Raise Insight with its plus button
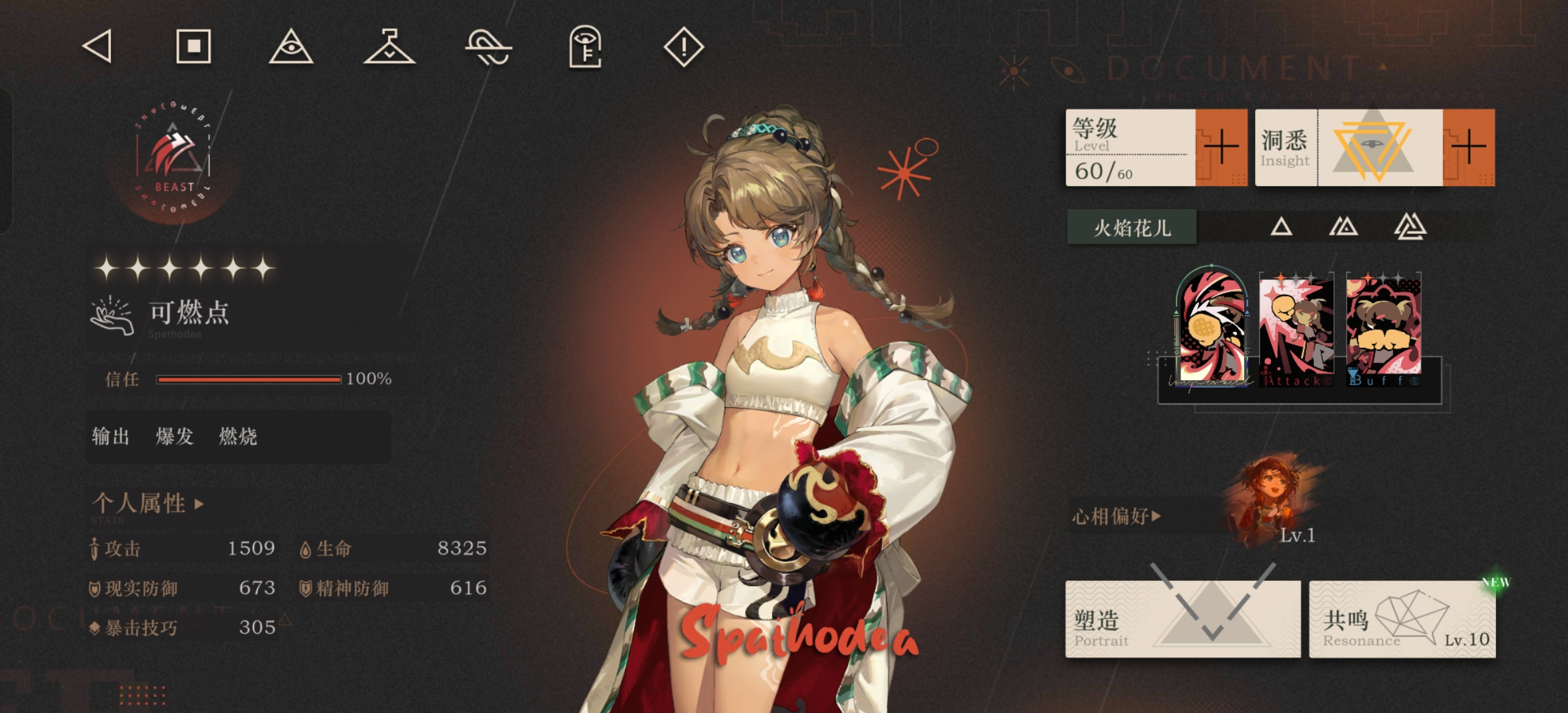 pyautogui.click(x=1468, y=147)
